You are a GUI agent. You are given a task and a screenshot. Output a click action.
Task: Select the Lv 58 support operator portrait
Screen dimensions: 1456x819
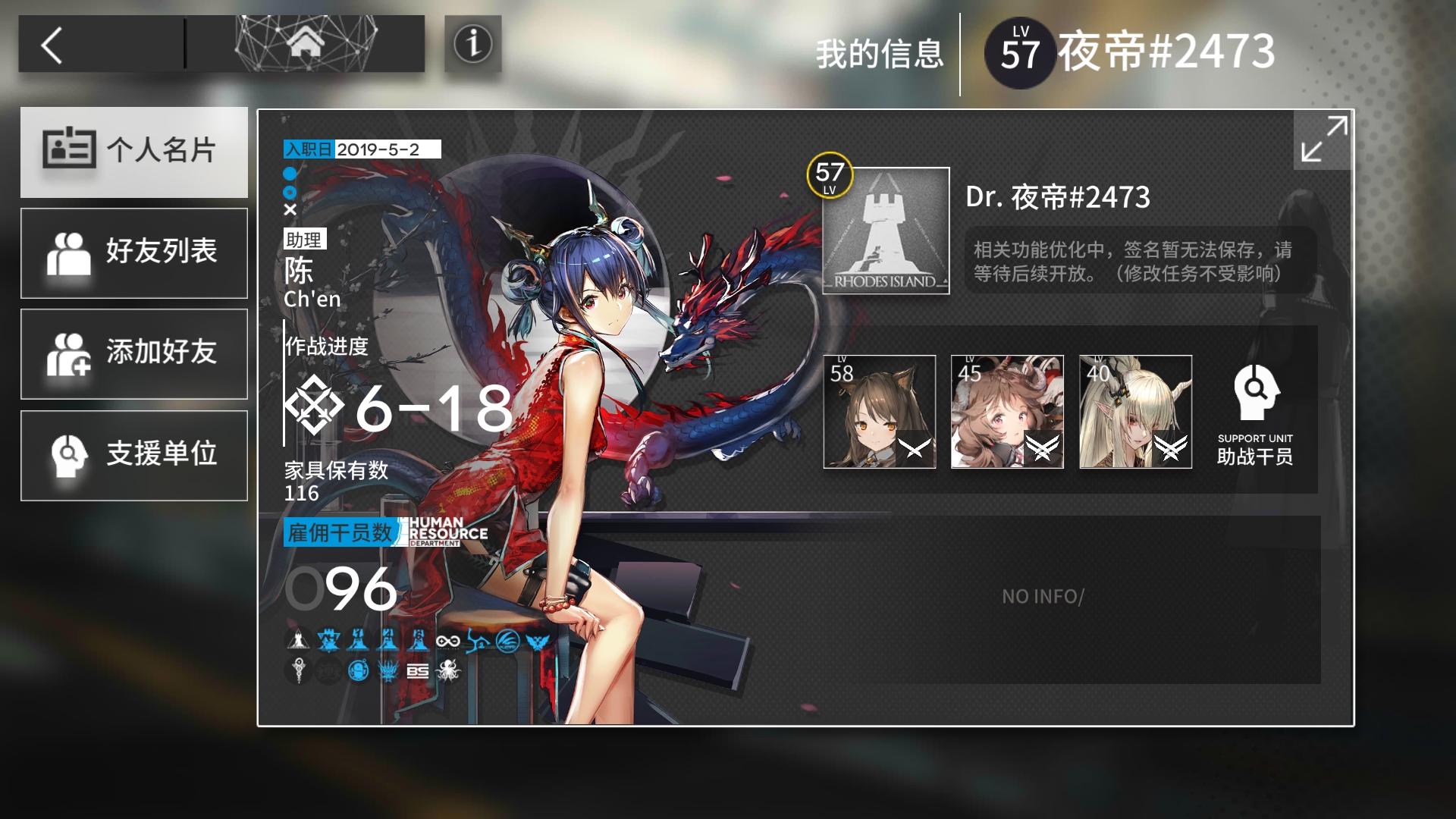pyautogui.click(x=880, y=411)
